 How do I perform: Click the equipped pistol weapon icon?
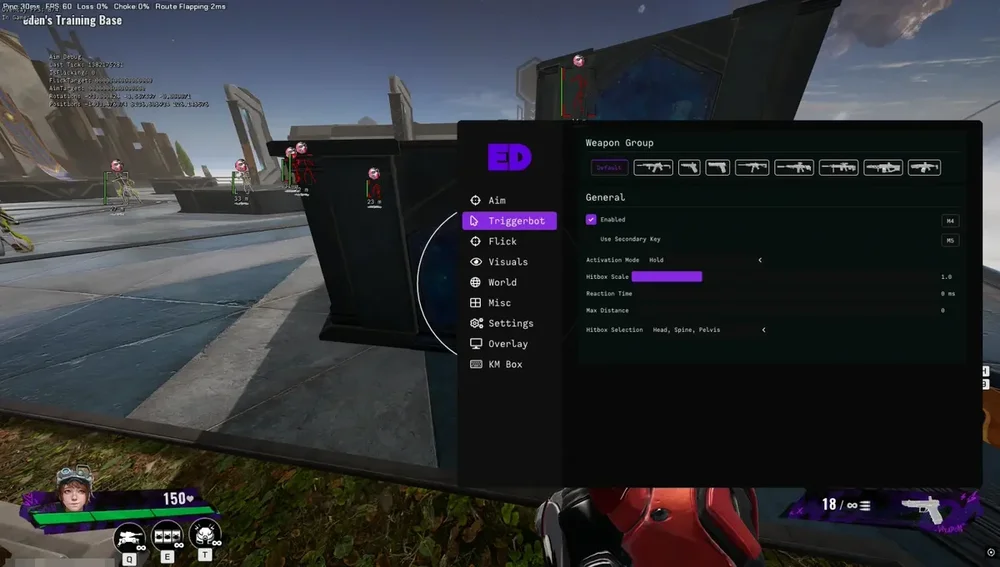point(921,508)
